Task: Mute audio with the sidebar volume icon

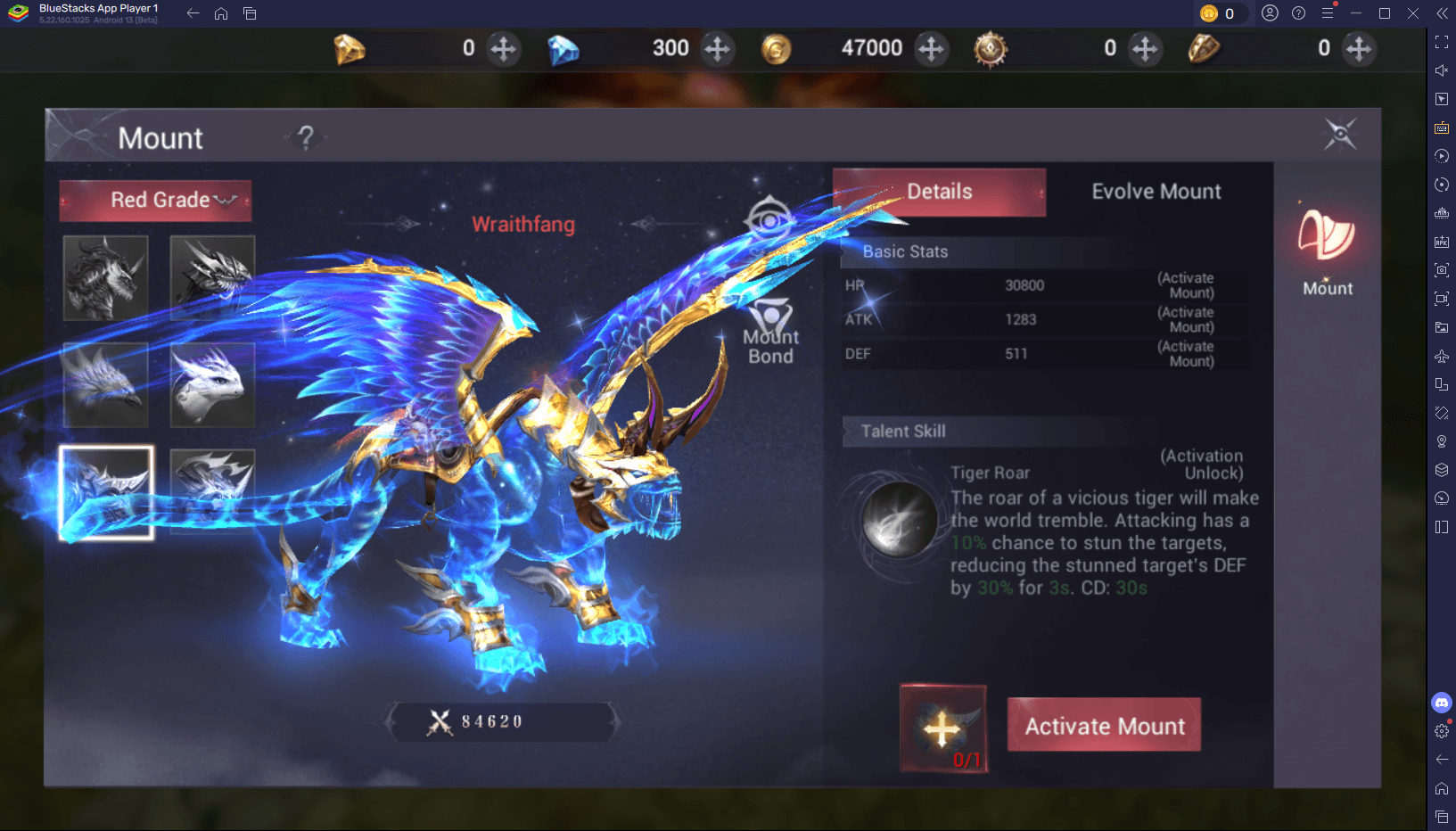Action: click(x=1441, y=70)
